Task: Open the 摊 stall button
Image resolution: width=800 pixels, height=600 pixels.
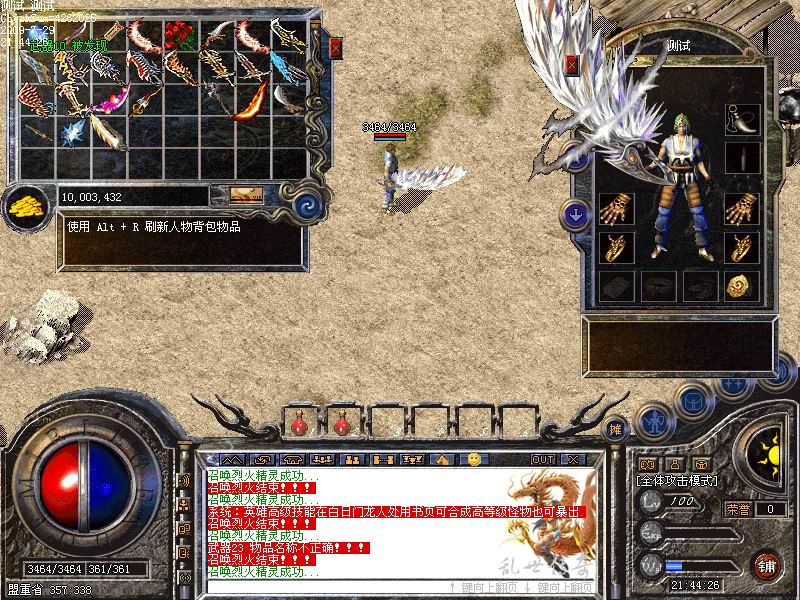Action: [617, 428]
